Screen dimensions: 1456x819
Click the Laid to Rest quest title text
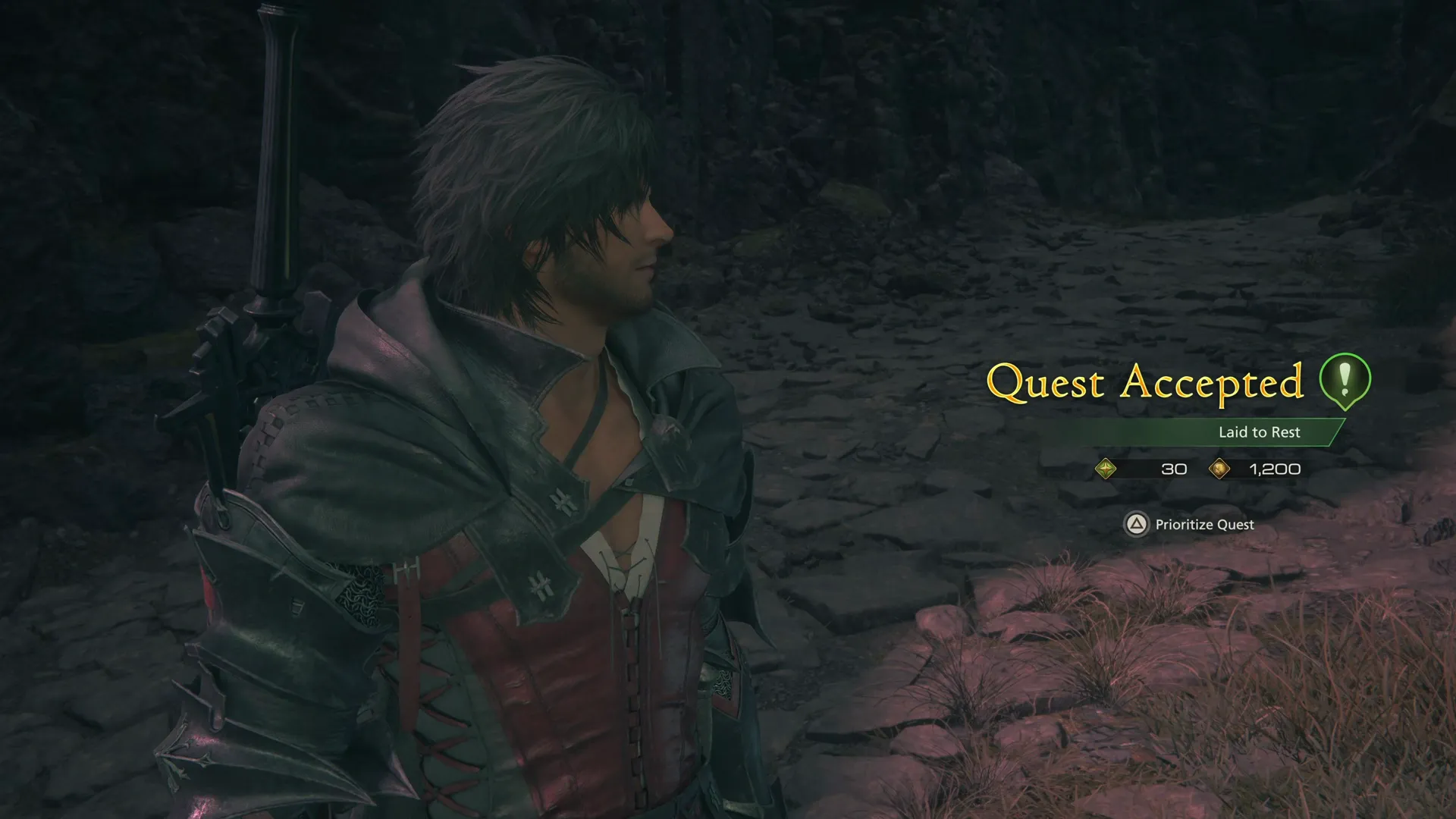click(x=1260, y=432)
